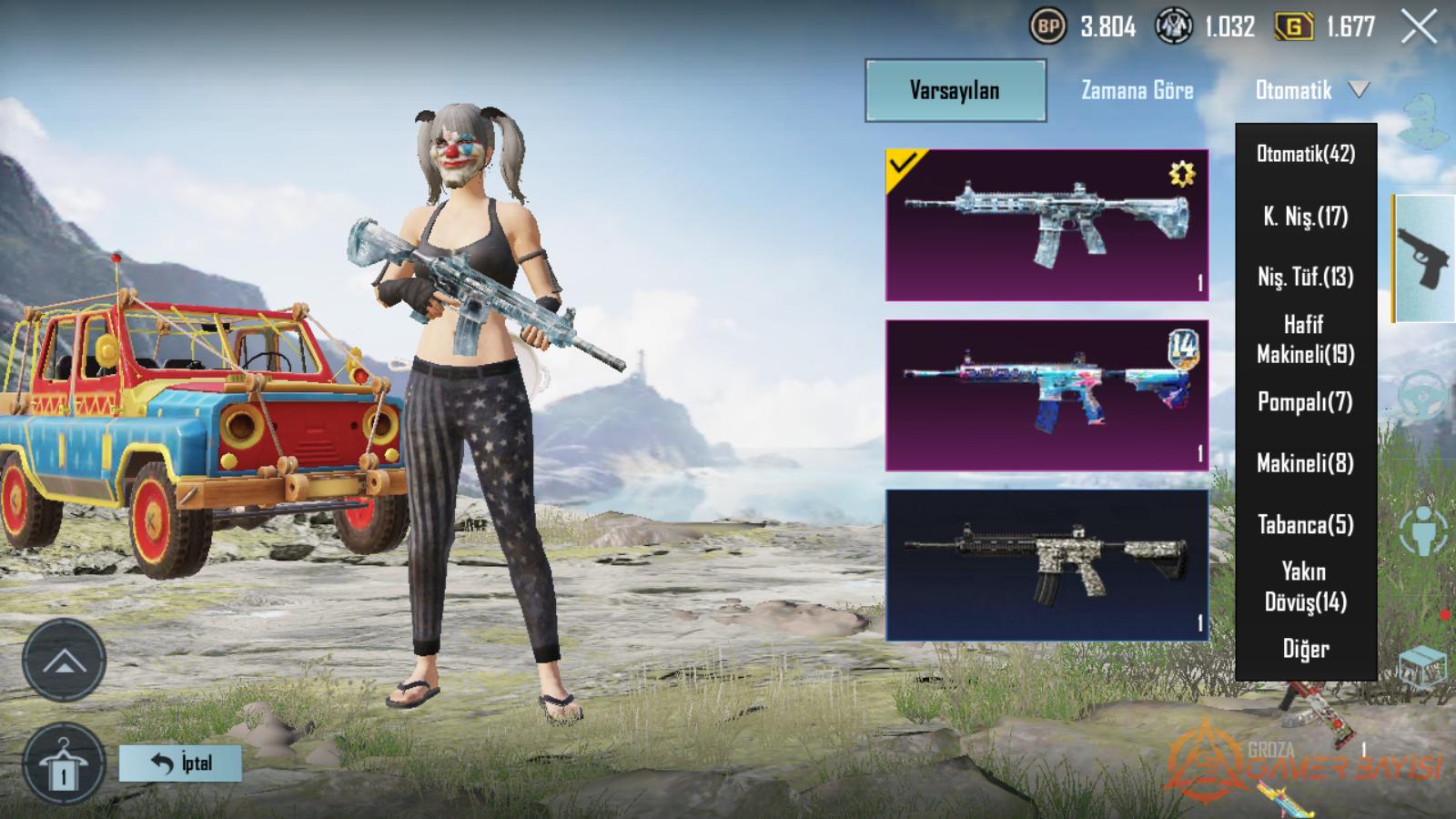Select the black camo M416 skin
The image size is (1456, 819).
click(x=1046, y=565)
